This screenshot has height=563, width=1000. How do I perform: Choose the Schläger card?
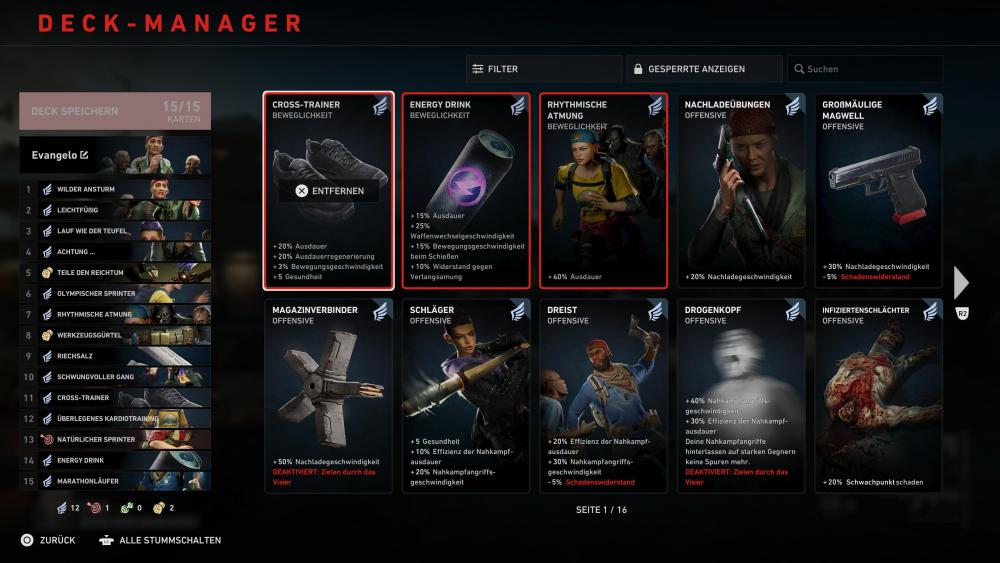tap(466, 395)
